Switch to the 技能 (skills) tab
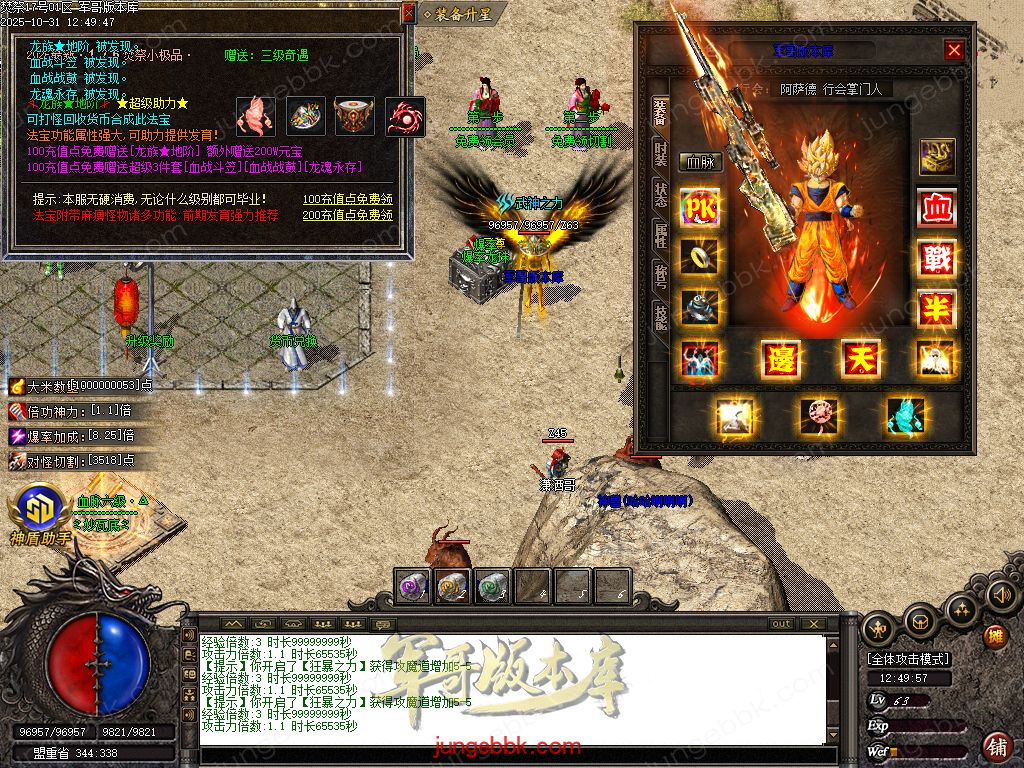 [661, 317]
